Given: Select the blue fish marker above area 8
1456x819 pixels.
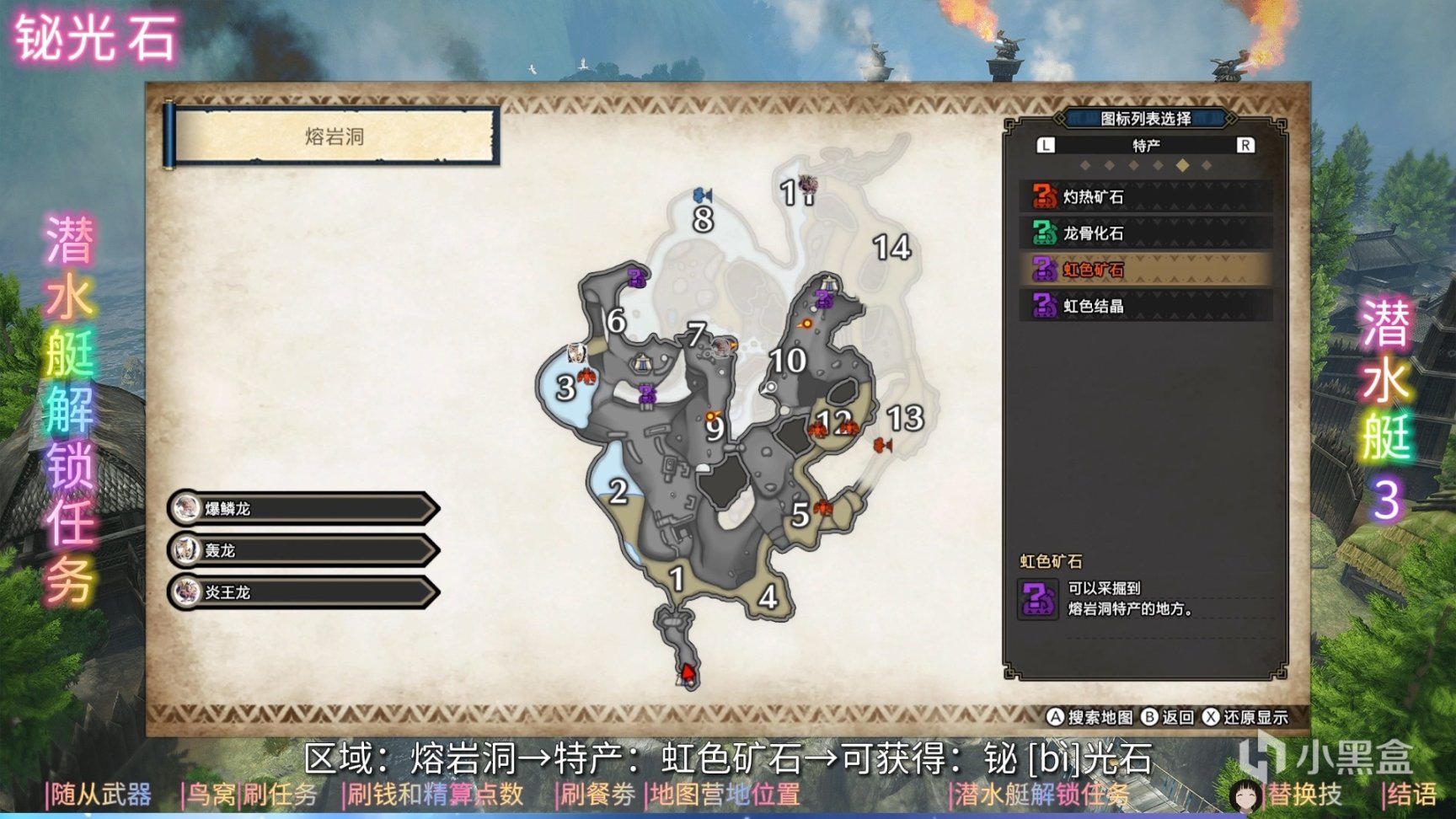Looking at the screenshot, I should pos(703,195).
